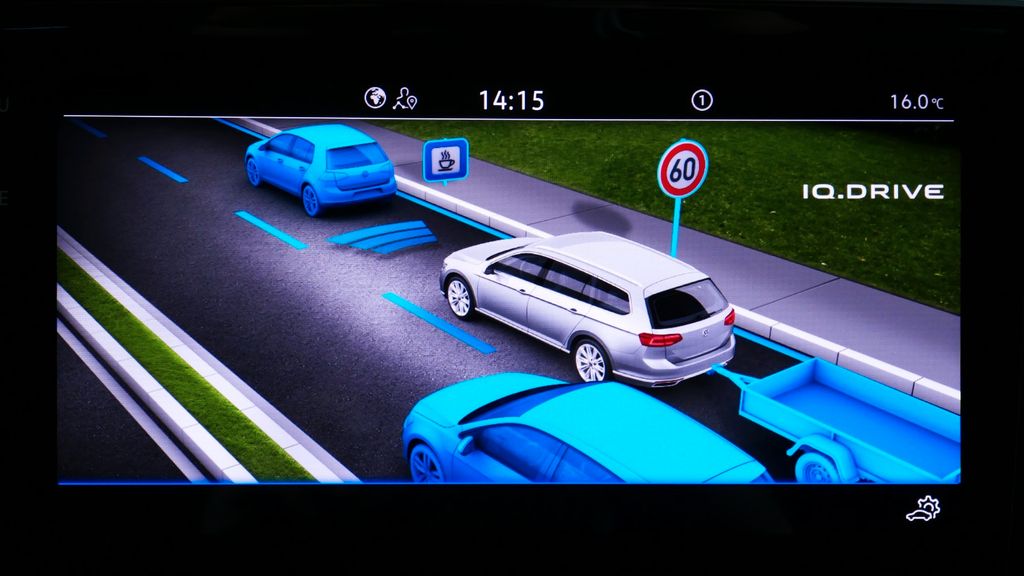
Task: Open the globe online status icon
Action: tap(375, 98)
